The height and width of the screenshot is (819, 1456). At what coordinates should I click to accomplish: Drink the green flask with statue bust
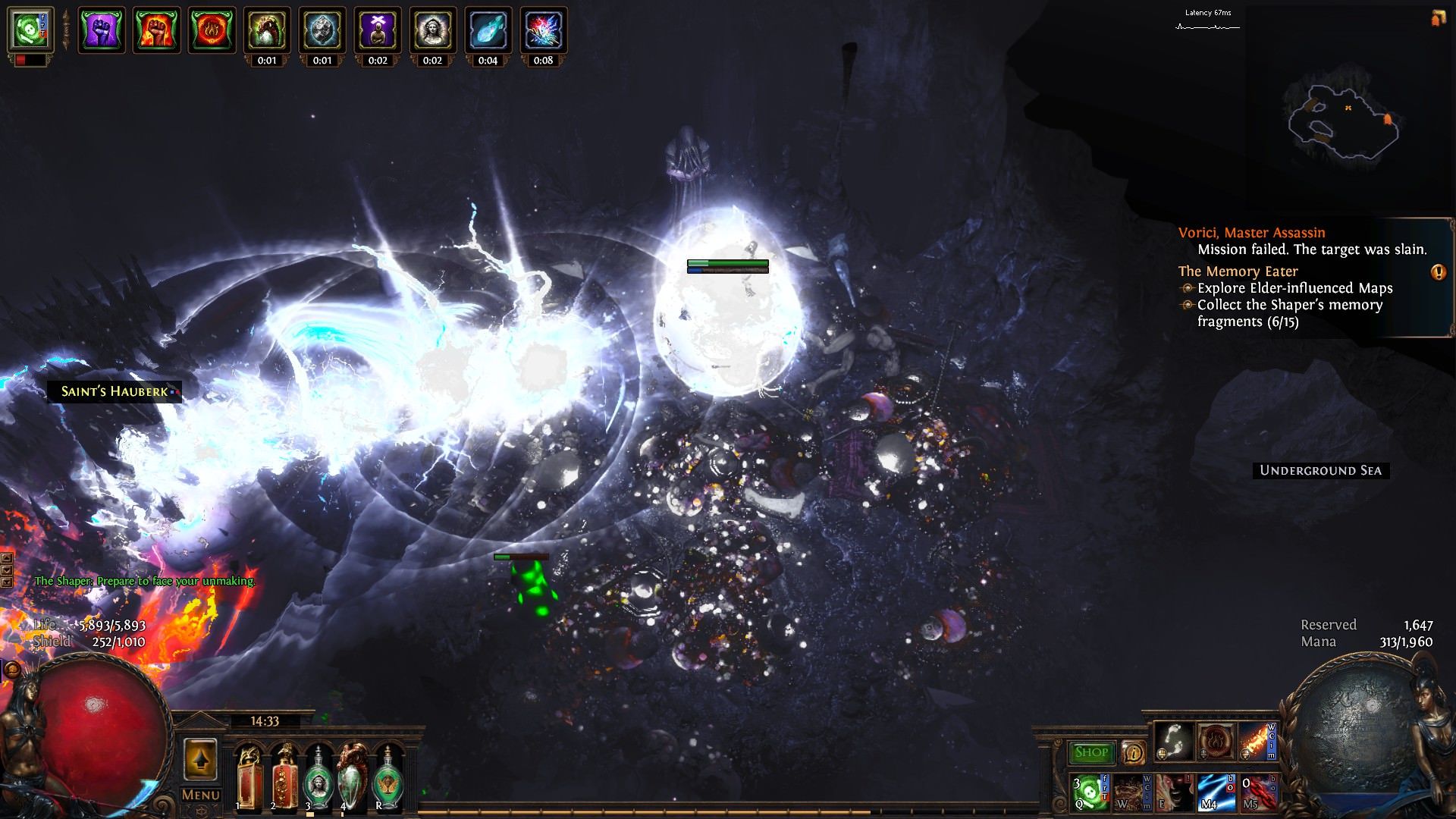[317, 777]
